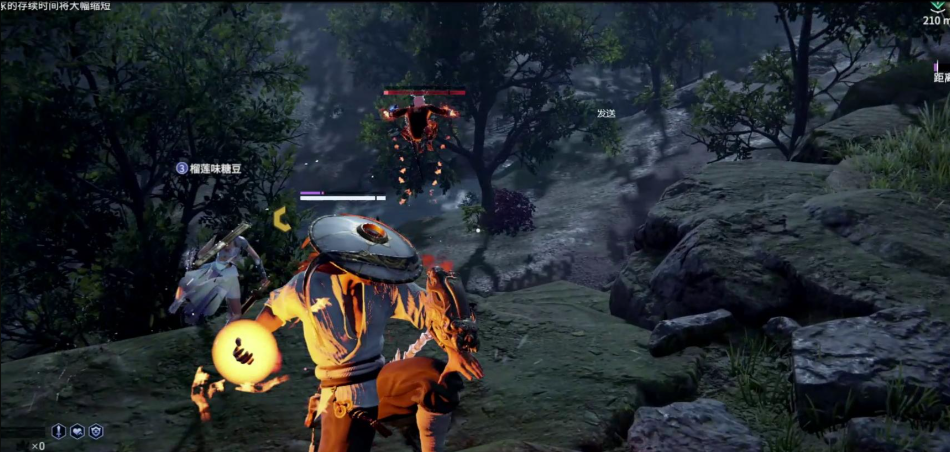The height and width of the screenshot is (452, 950).
Task: Select the shield hexagon status icon
Action: pos(96,431)
